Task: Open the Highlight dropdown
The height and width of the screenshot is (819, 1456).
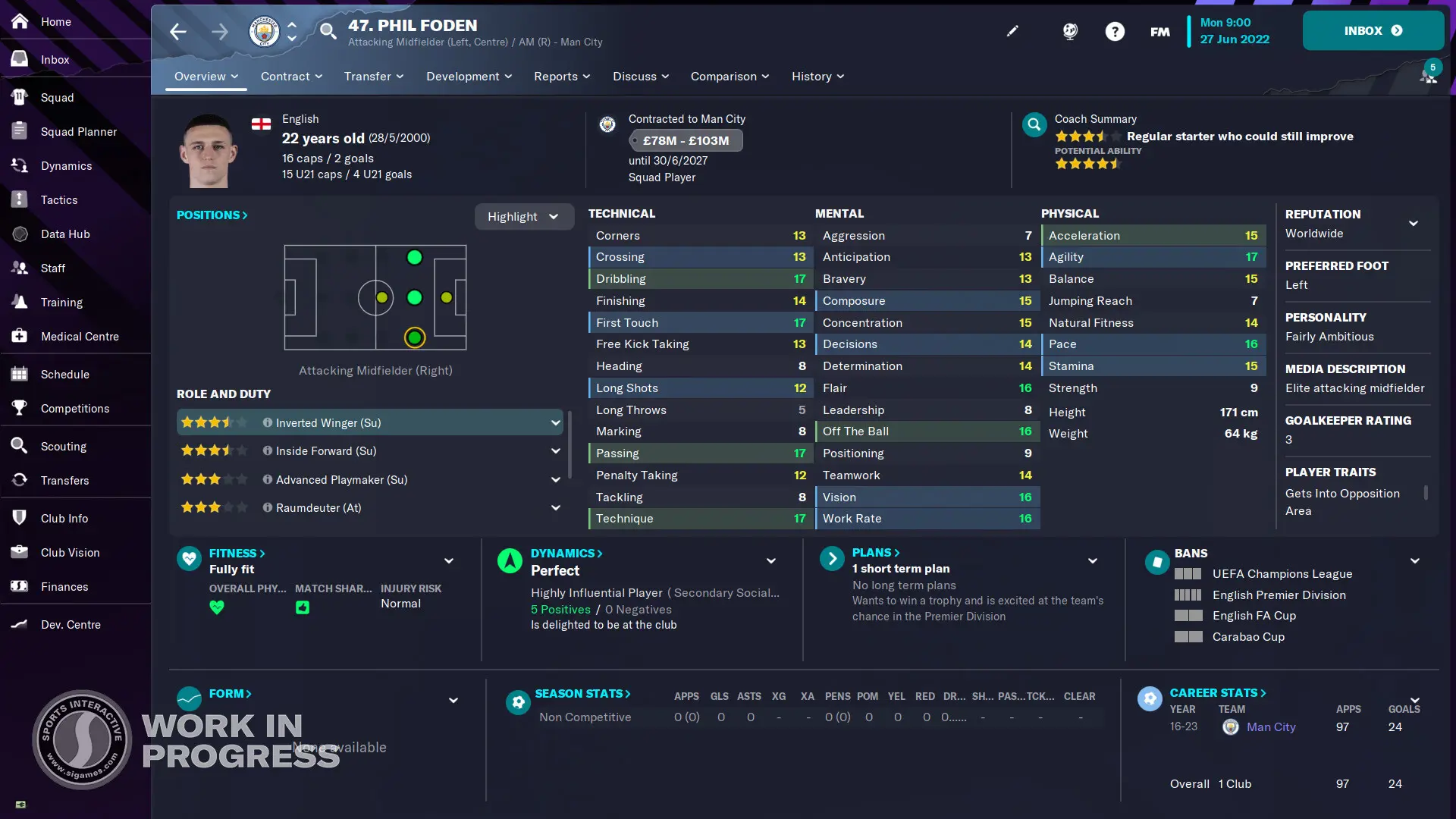Action: click(524, 216)
